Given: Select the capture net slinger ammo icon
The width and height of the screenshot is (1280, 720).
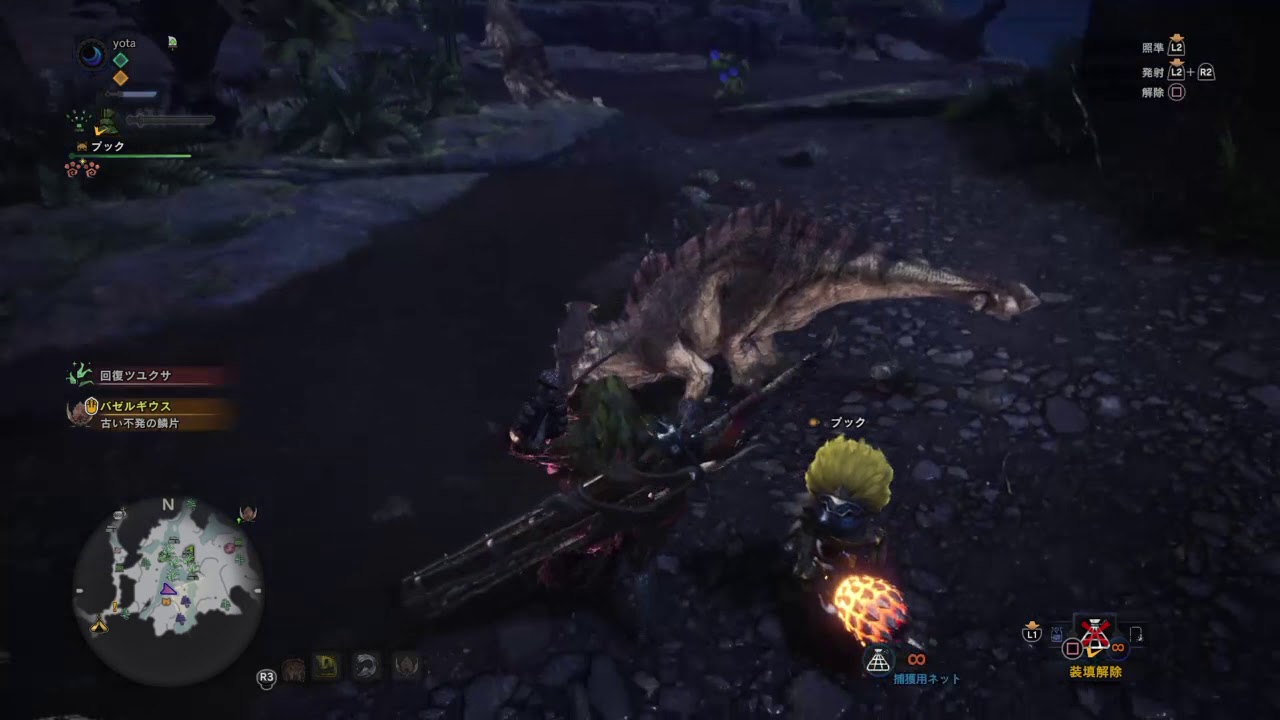Looking at the screenshot, I should click(x=878, y=659).
